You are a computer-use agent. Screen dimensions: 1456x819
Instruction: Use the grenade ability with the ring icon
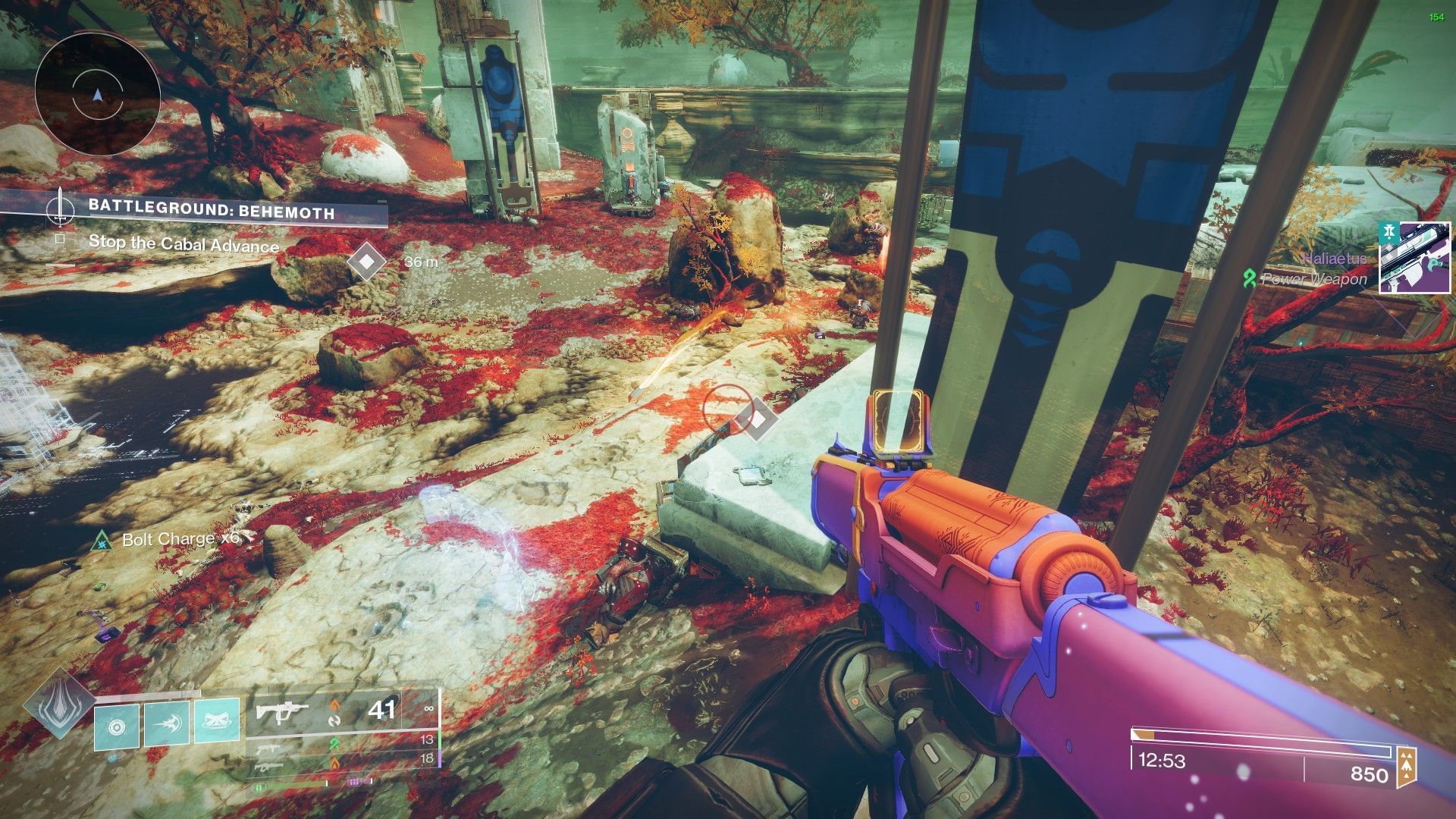(x=116, y=727)
